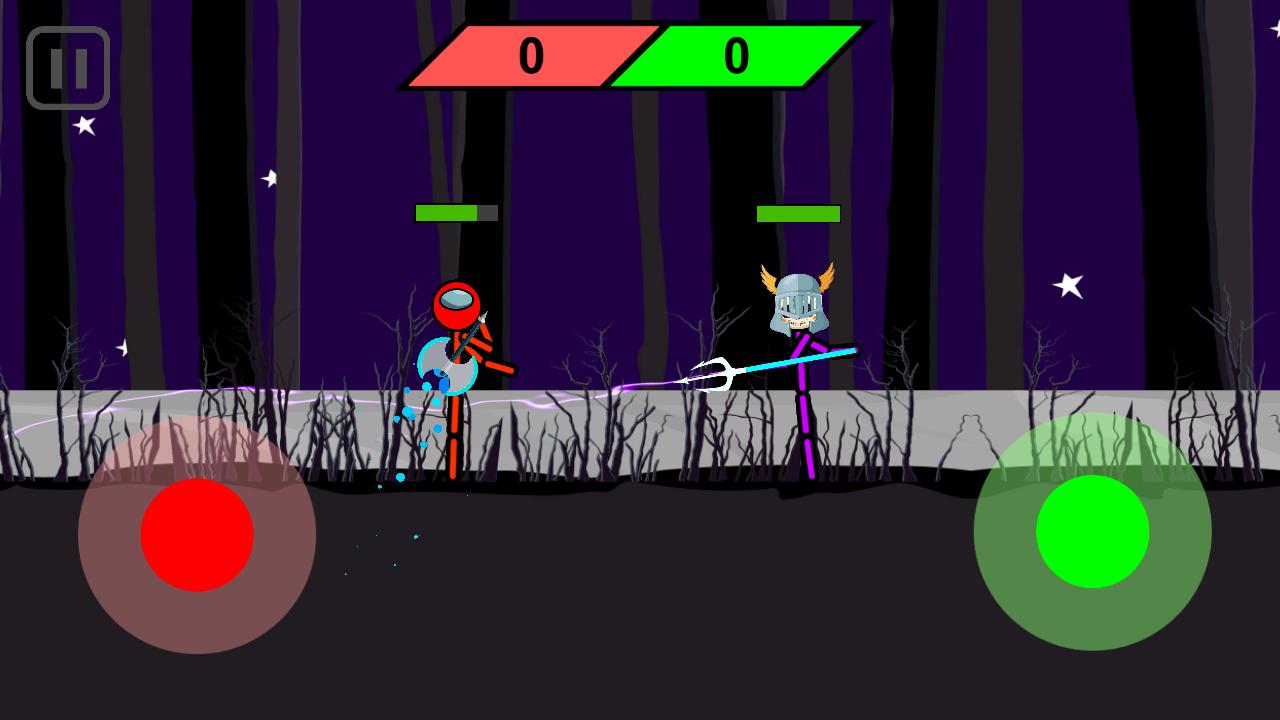Click the star on the right side
1280x720 pixels.
pos(1068,286)
